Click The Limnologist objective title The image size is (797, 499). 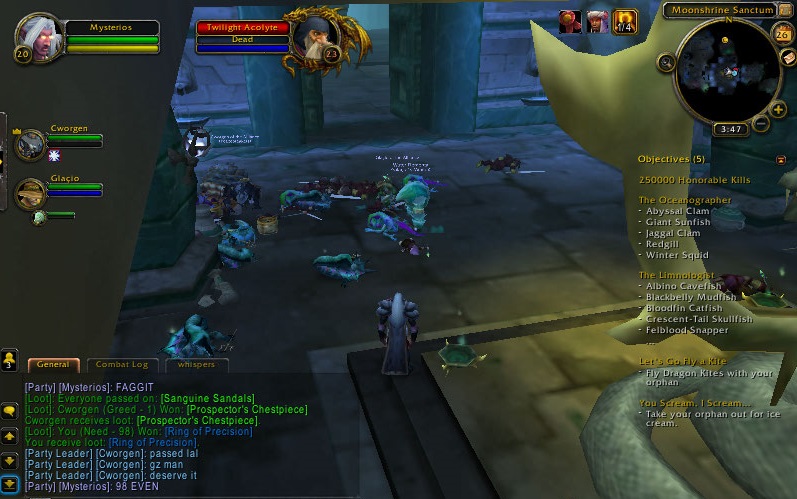click(x=678, y=275)
